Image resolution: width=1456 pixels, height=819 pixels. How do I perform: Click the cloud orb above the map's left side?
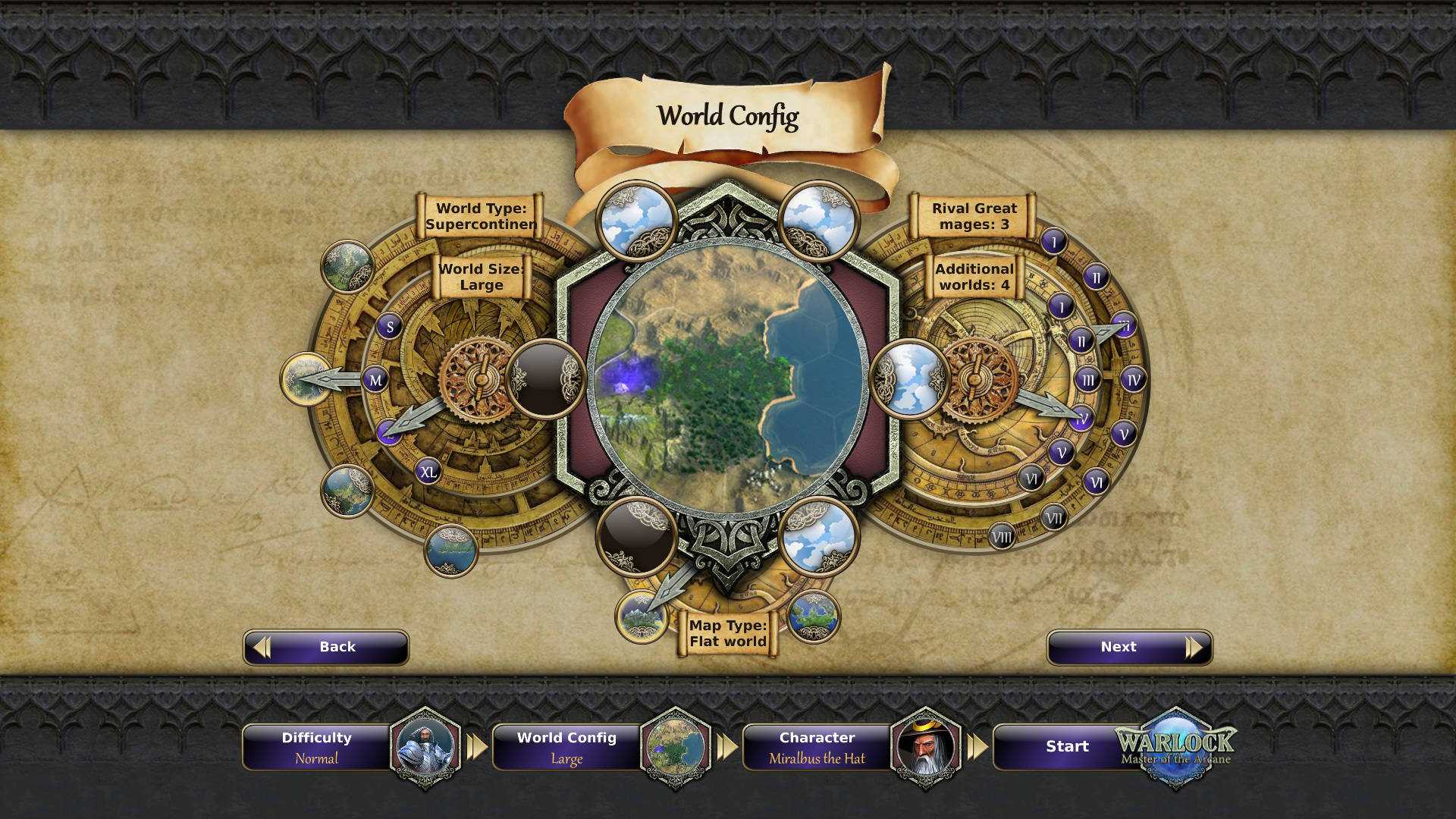pyautogui.click(x=635, y=220)
